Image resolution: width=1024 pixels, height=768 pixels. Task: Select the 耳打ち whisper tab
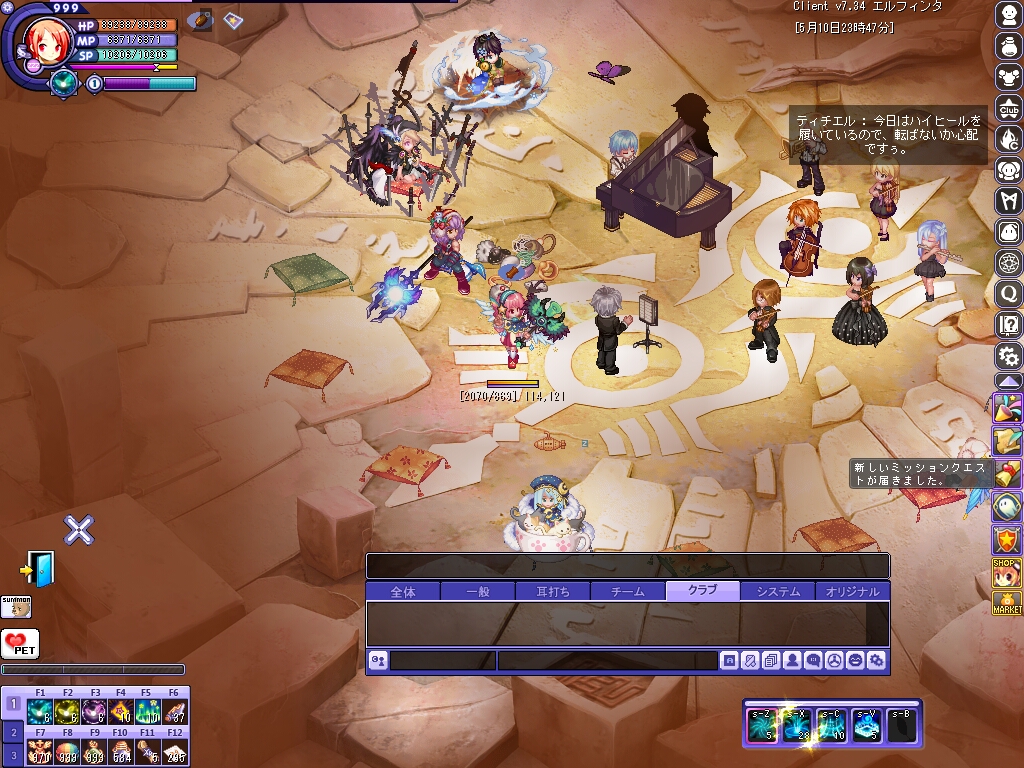point(553,591)
